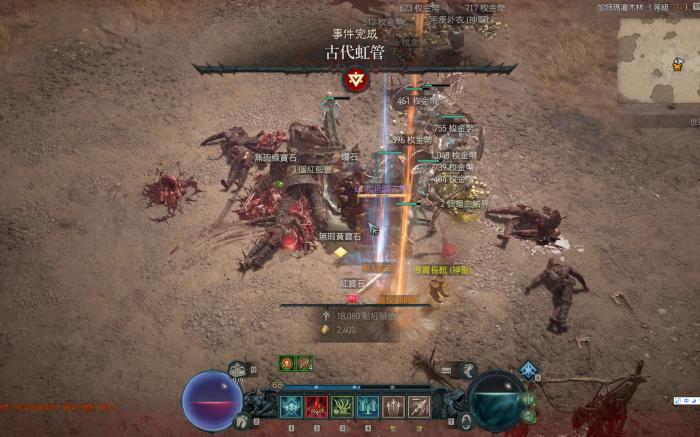Open the blue diamond notification icon
700x437 pixels.
[528, 371]
